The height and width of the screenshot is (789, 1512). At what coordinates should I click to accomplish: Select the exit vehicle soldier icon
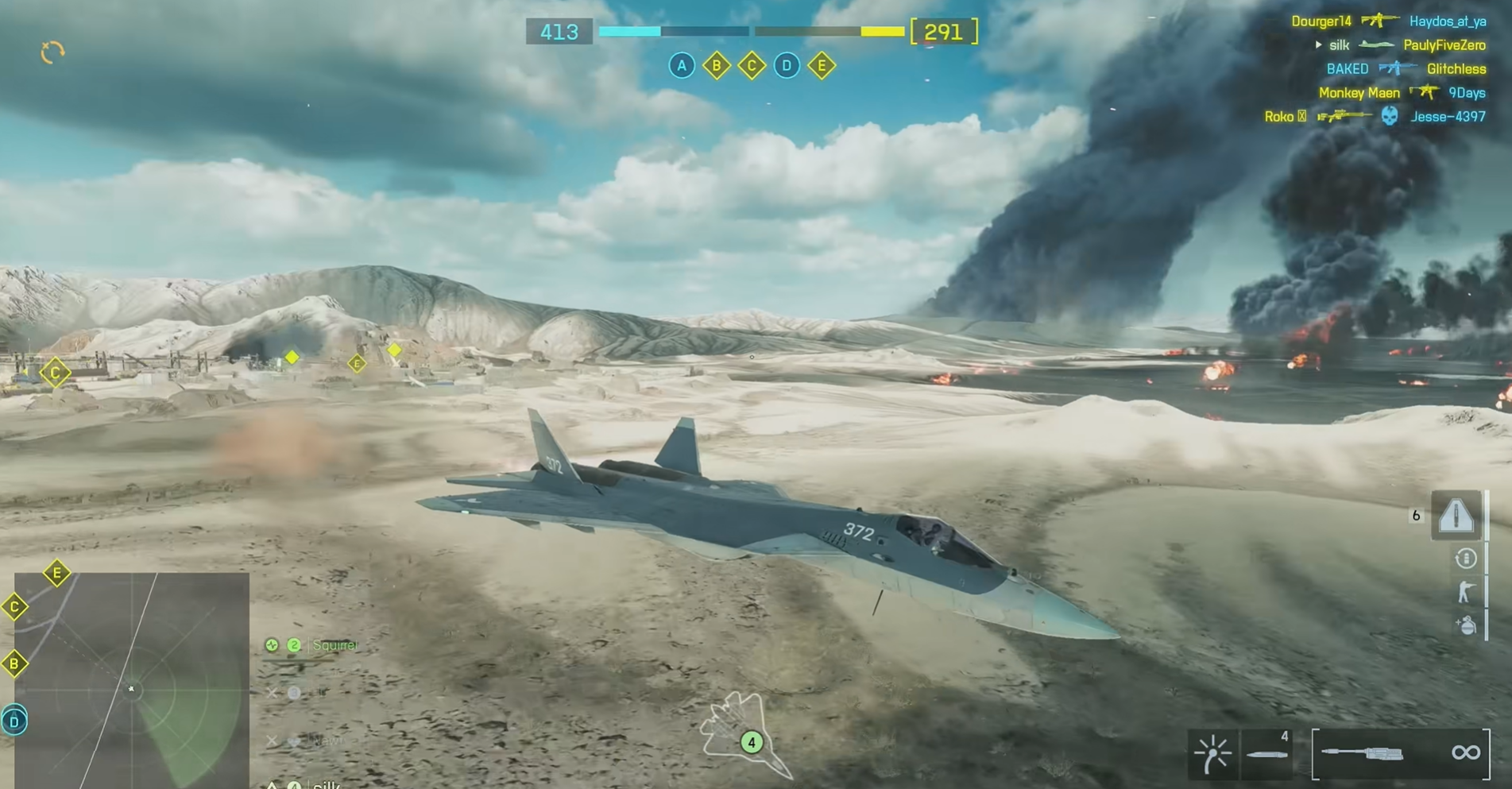pos(1466,591)
